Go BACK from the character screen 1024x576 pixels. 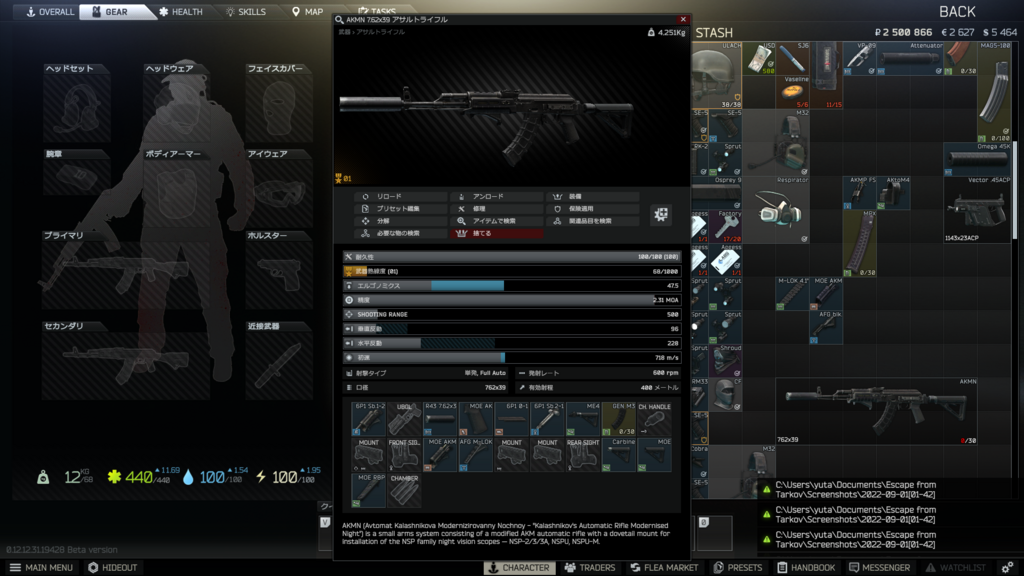957,12
